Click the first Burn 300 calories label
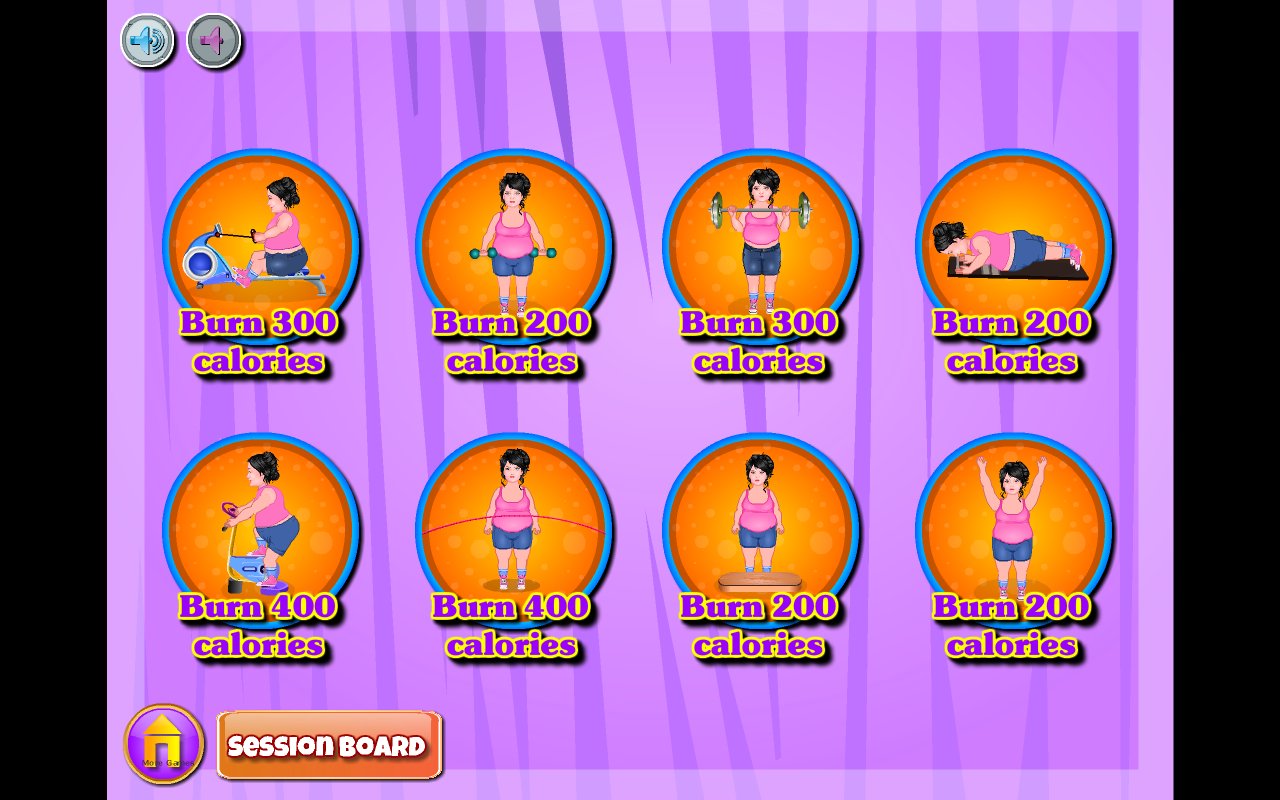Viewport: 1280px width, 800px height. click(260, 342)
